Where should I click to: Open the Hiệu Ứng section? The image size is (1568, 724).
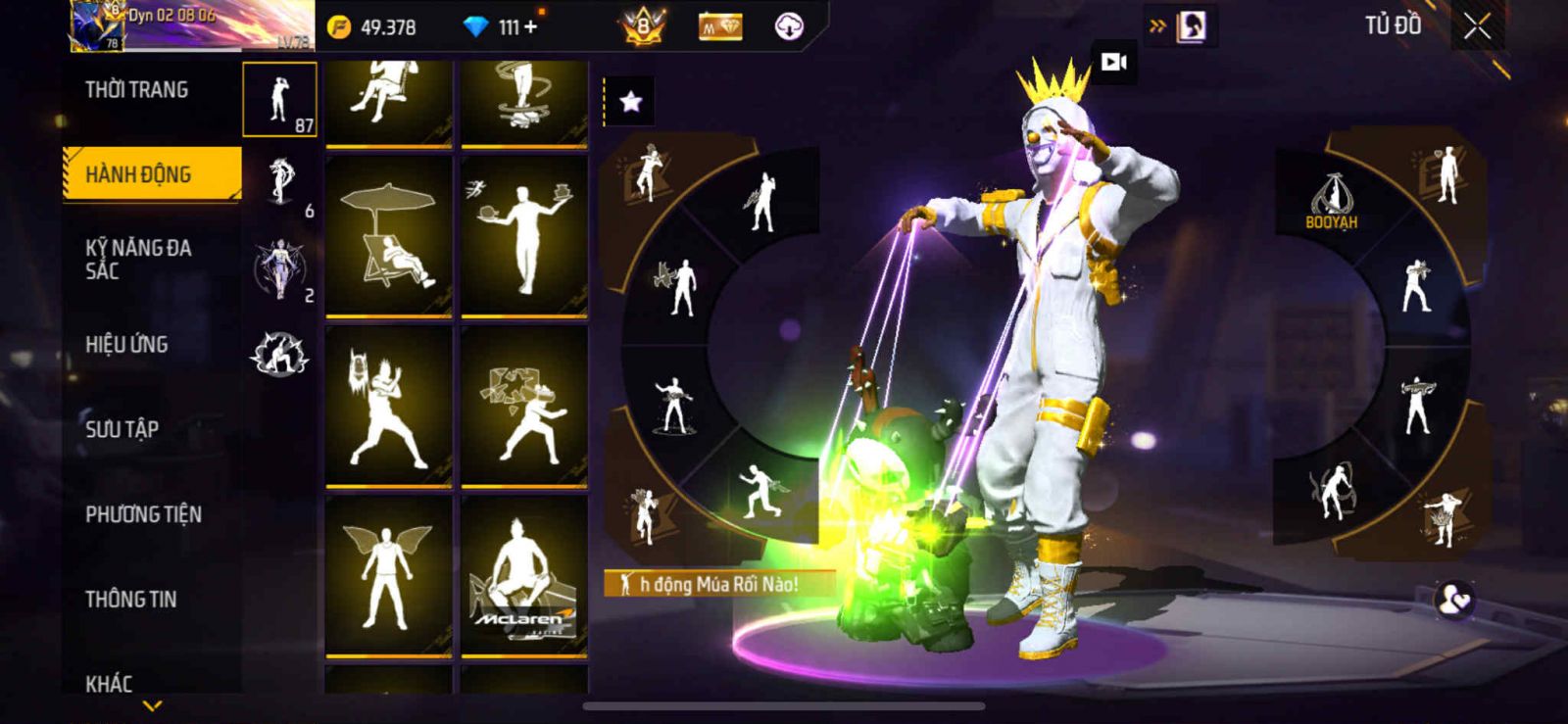126,344
